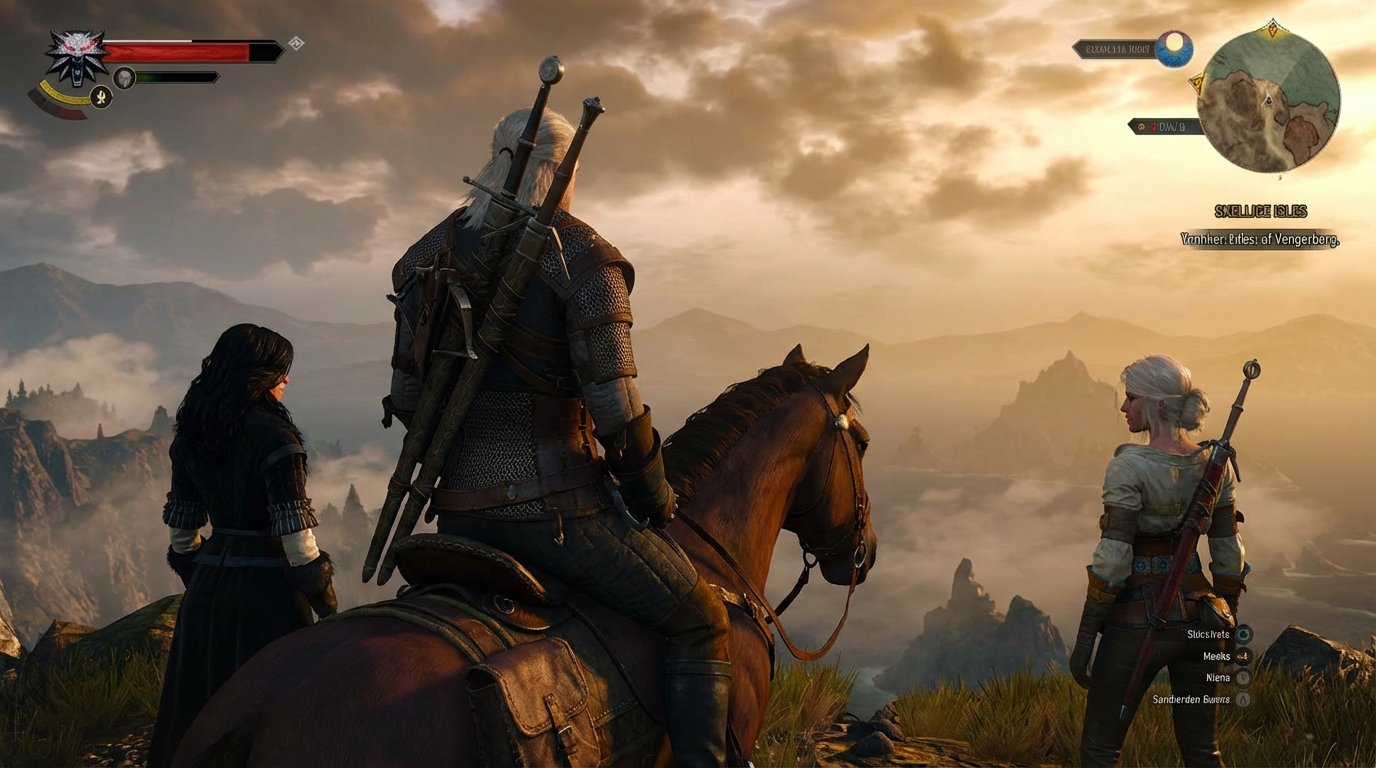Select the adrenaline skull icon on the green bar
The image size is (1376, 768).
[x=125, y=78]
